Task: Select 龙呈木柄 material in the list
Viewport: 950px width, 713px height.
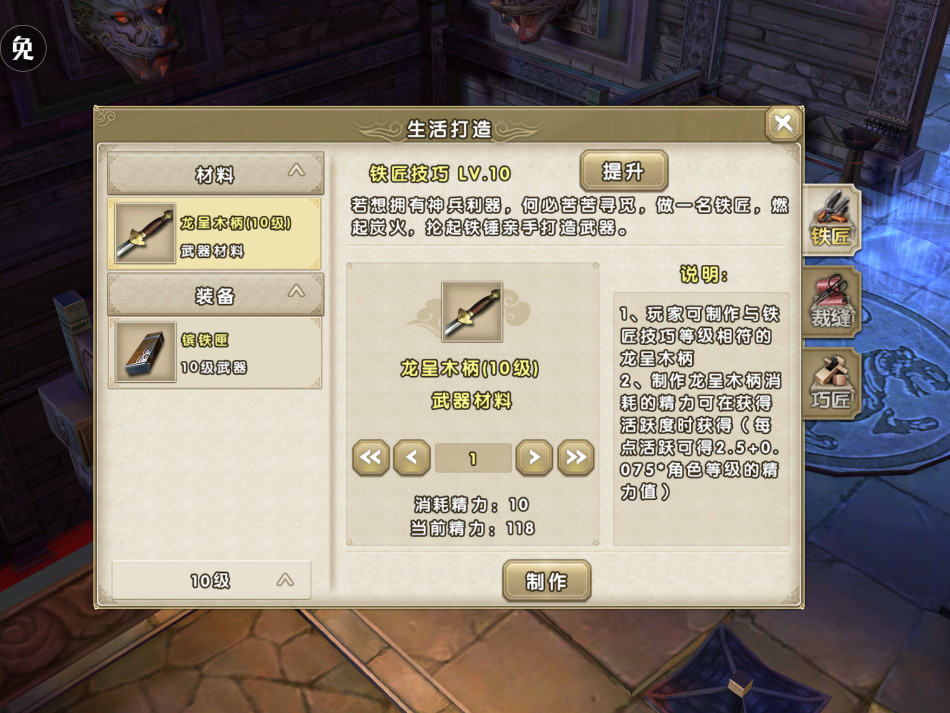Action: (x=215, y=233)
